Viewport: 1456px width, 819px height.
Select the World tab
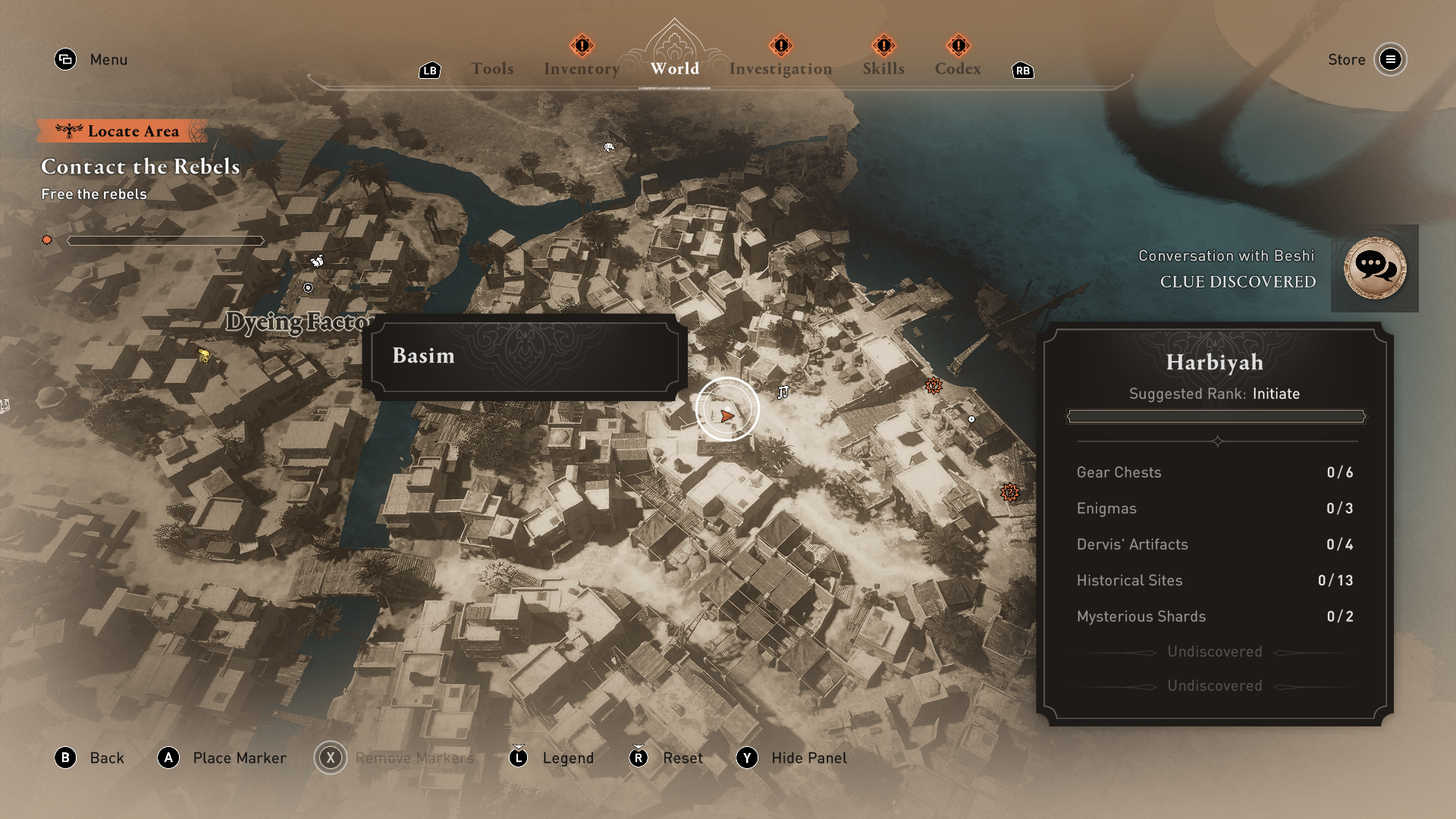click(674, 68)
